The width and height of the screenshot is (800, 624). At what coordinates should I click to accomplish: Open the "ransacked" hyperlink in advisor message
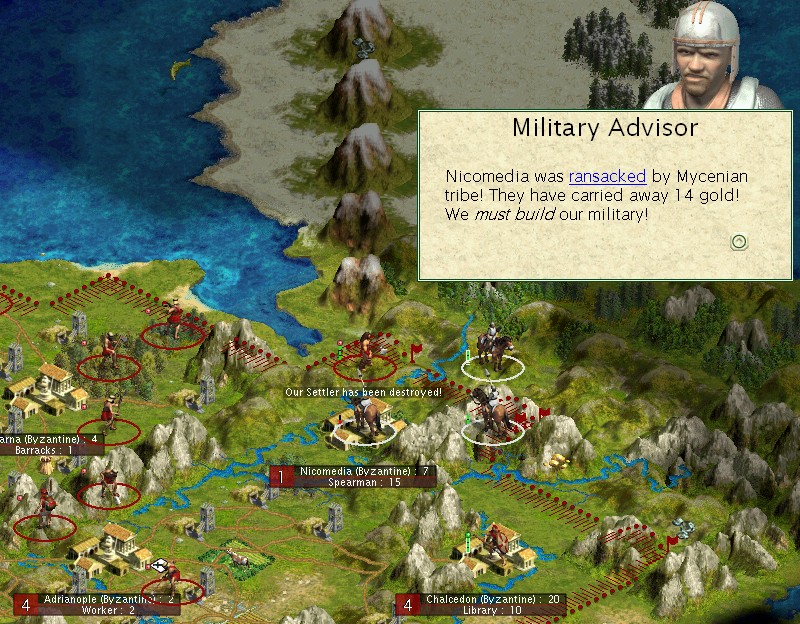coord(607,176)
